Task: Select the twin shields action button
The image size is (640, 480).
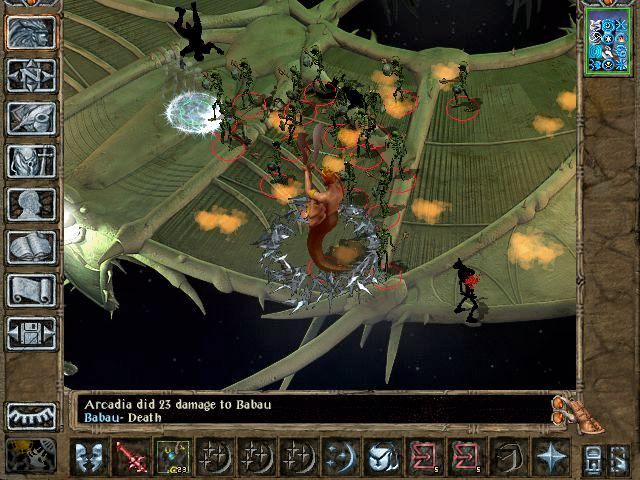Action: pos(89,456)
